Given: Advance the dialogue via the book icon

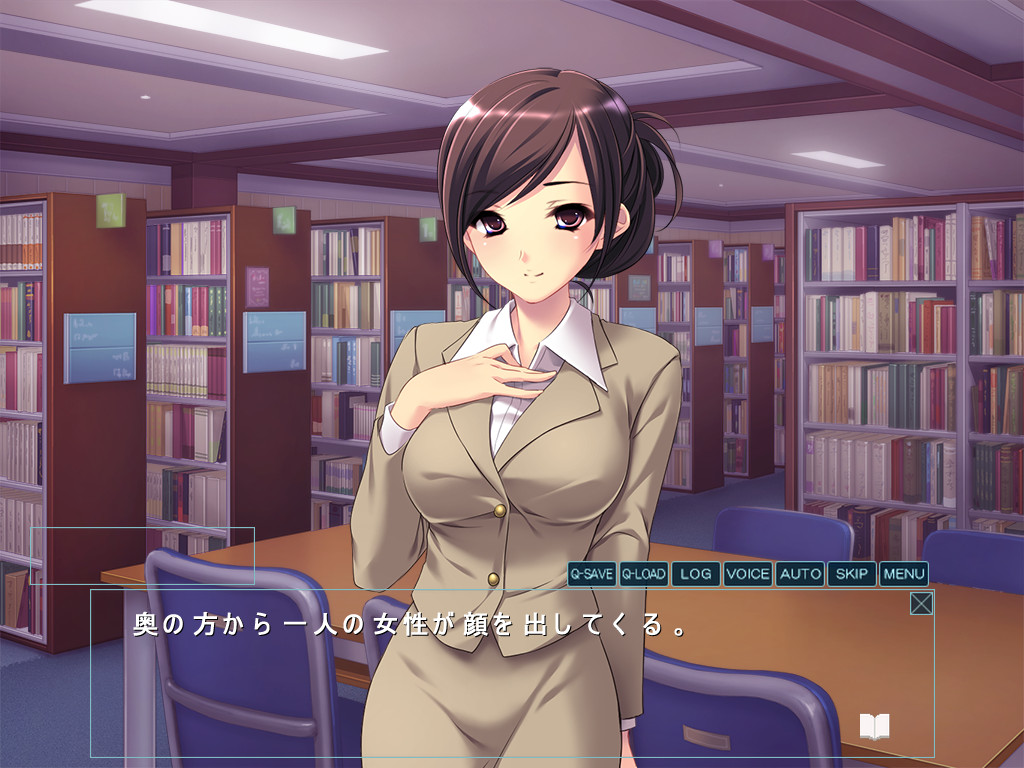Looking at the screenshot, I should 874,727.
